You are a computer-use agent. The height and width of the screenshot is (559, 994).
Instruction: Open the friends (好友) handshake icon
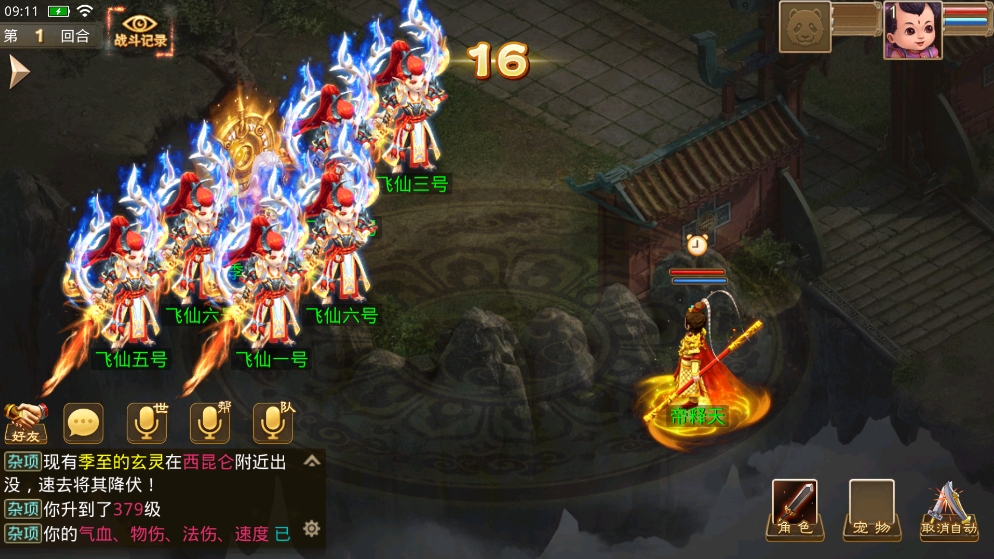(26, 423)
